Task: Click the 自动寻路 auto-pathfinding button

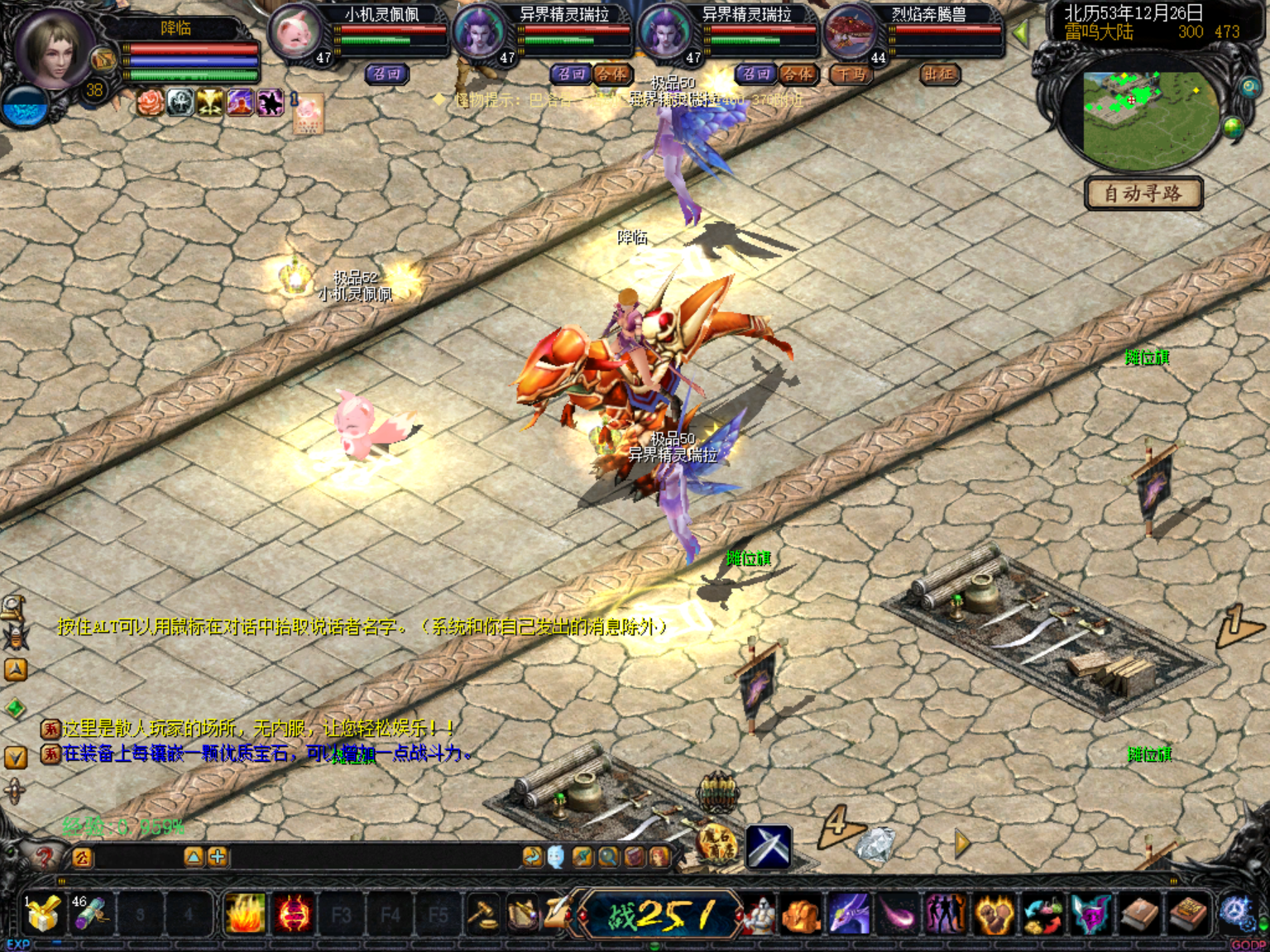Action: click(1143, 194)
